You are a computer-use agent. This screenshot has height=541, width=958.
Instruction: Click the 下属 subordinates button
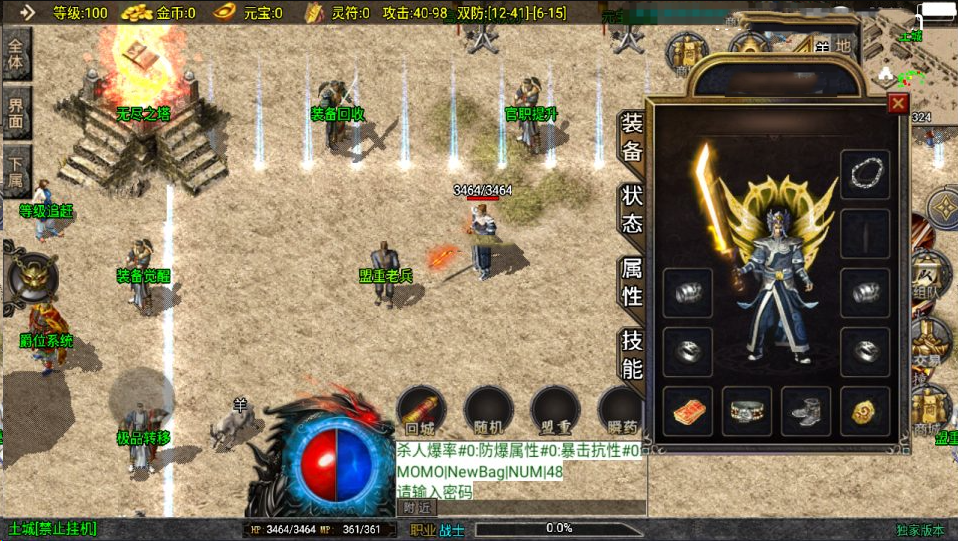tap(18, 170)
